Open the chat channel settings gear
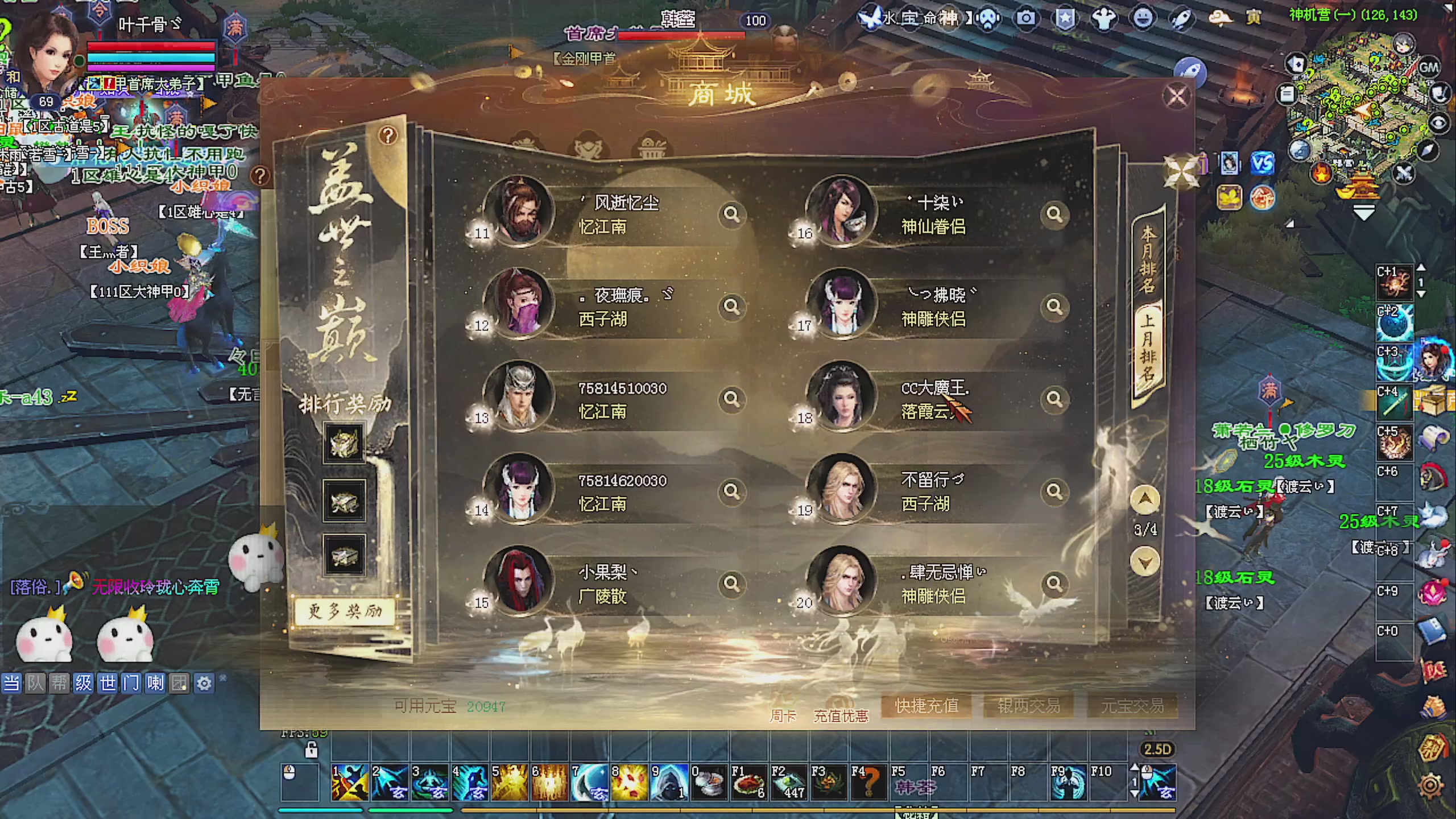This screenshot has height=819, width=1456. click(x=204, y=682)
